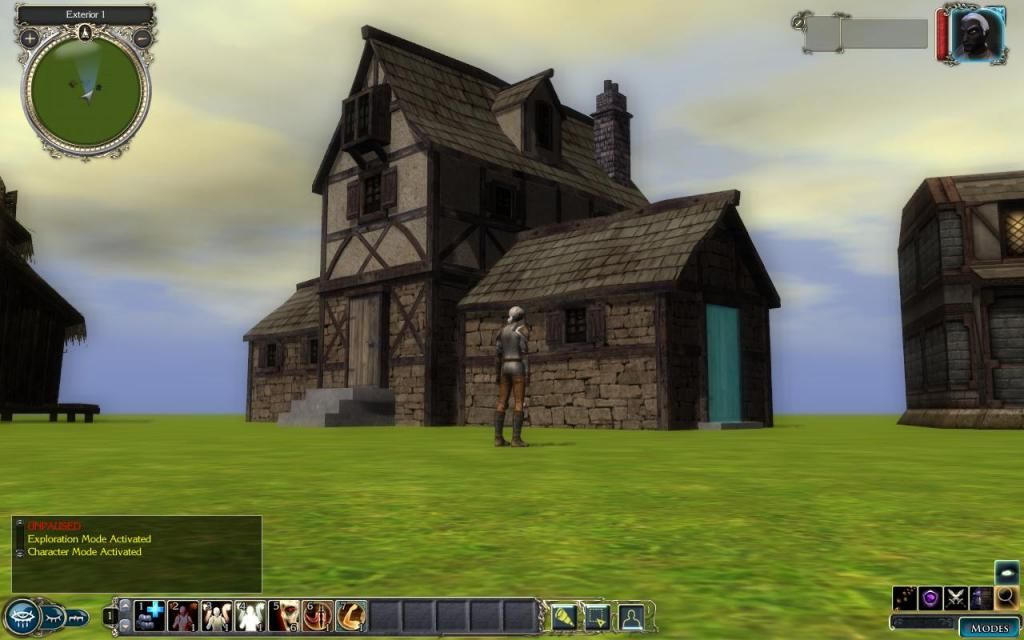Activate the crossed swords combat mode

pyautogui.click(x=956, y=598)
